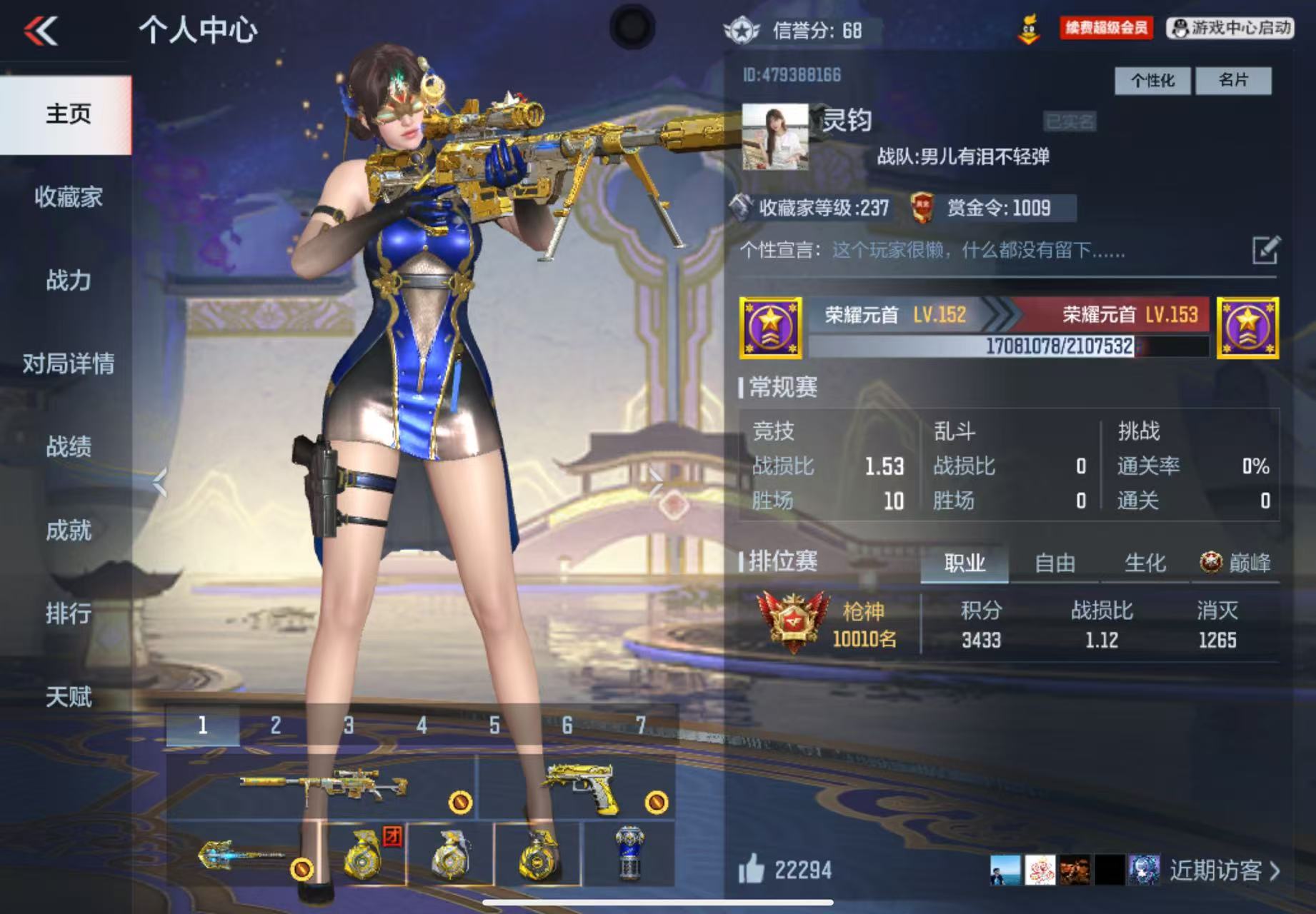
Task: Click the 个性化 personalize button
Action: 1152,81
